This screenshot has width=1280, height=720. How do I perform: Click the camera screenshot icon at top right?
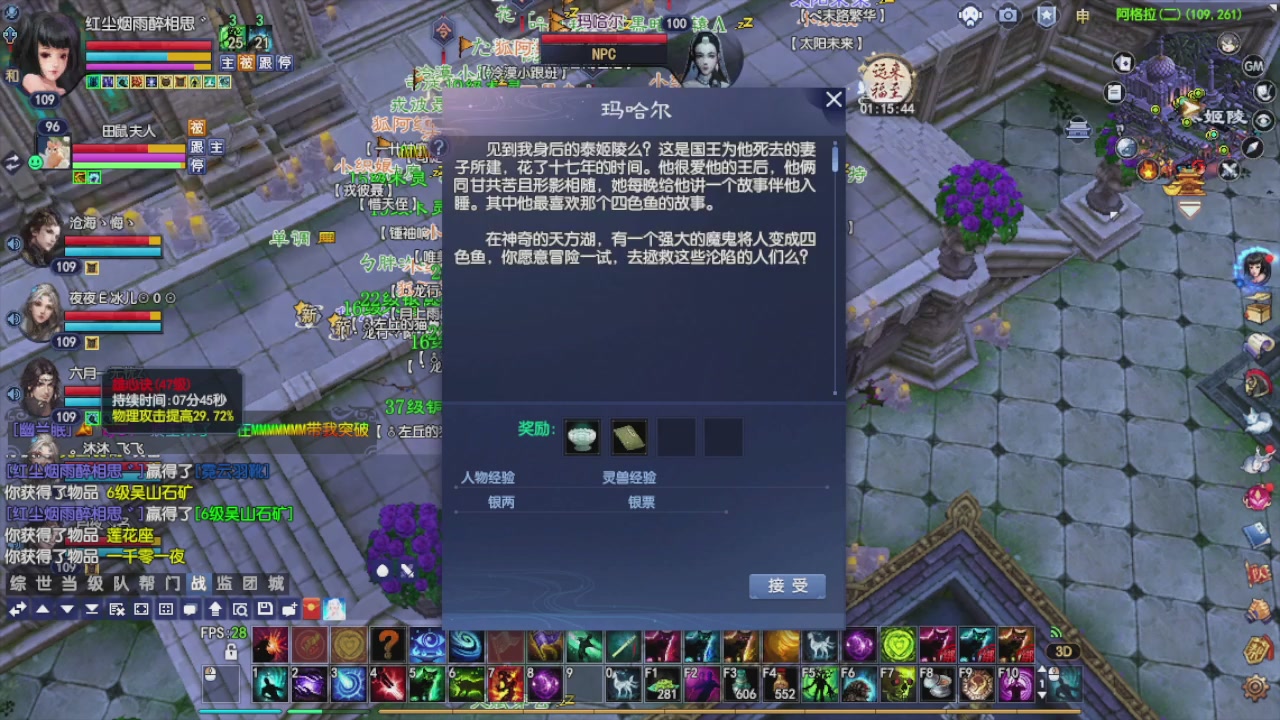1008,15
